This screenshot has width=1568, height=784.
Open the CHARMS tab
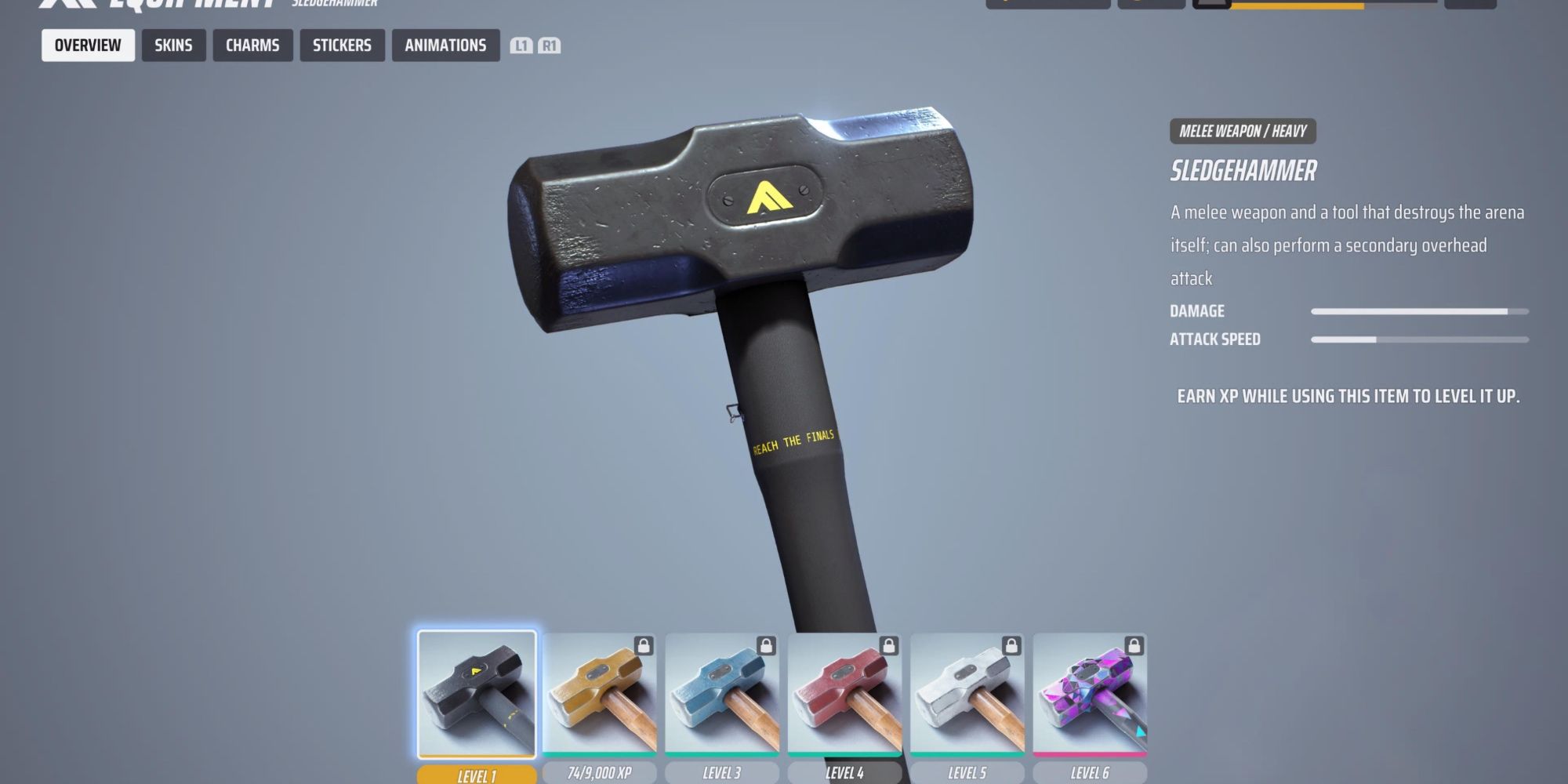pyautogui.click(x=252, y=45)
